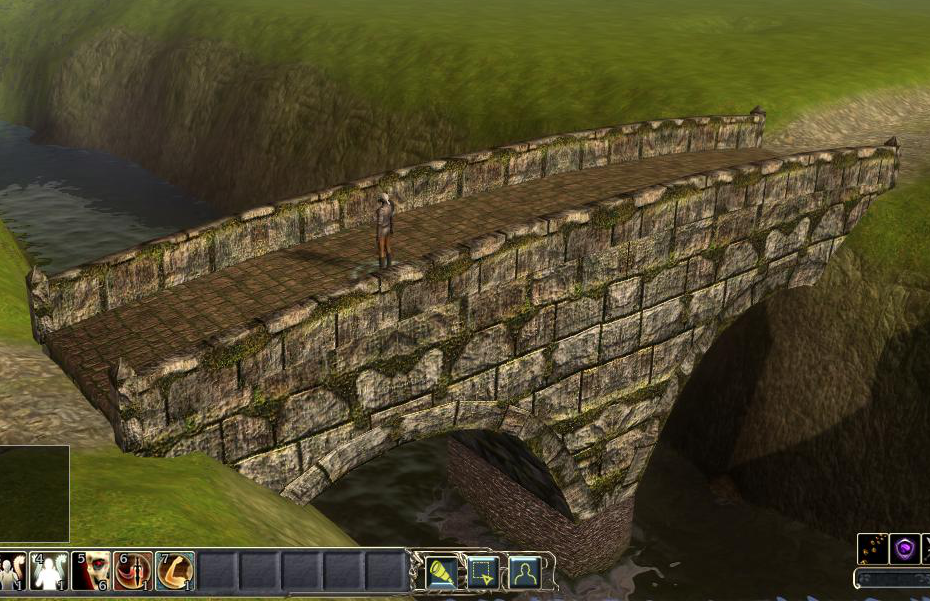This screenshot has width=930, height=601.
Task: Open the character silhouette button
Action: (525, 572)
